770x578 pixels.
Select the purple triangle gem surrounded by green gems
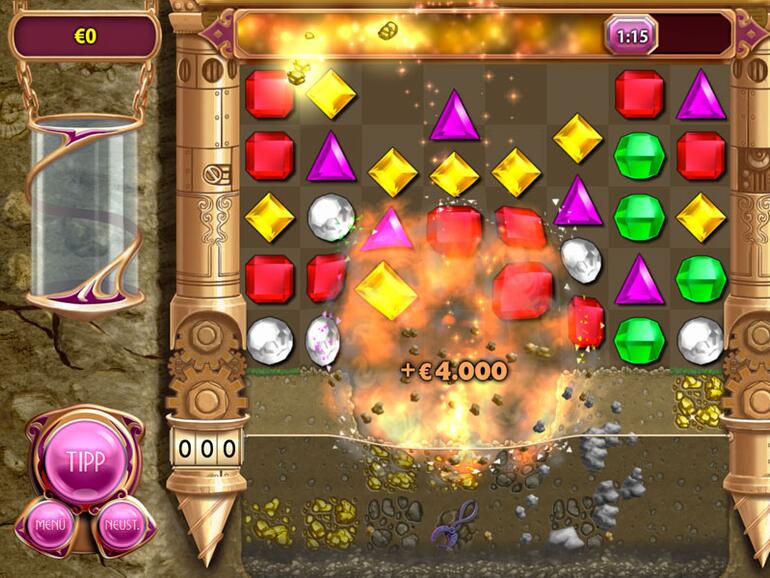point(639,280)
